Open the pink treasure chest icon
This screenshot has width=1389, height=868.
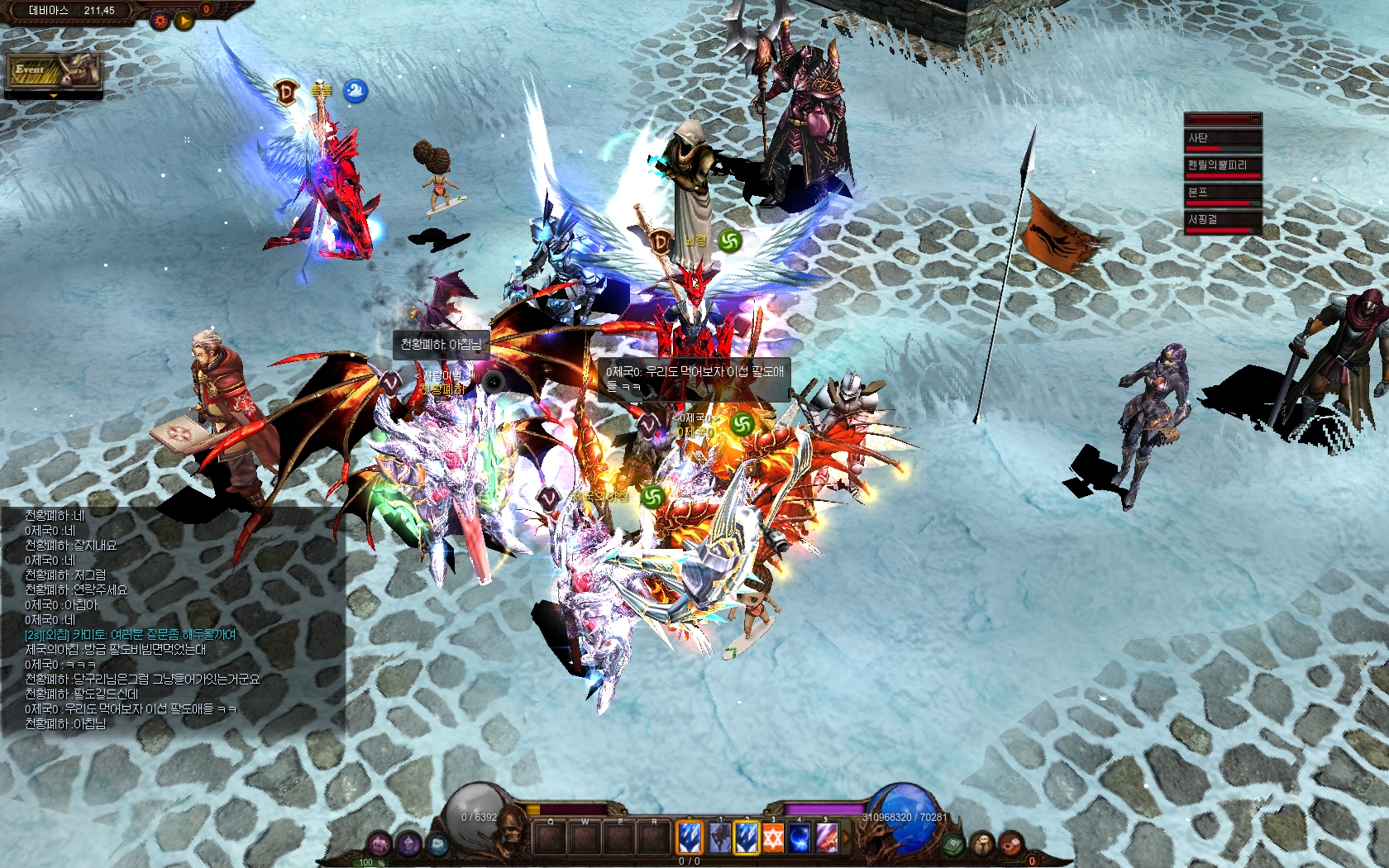tap(379, 844)
